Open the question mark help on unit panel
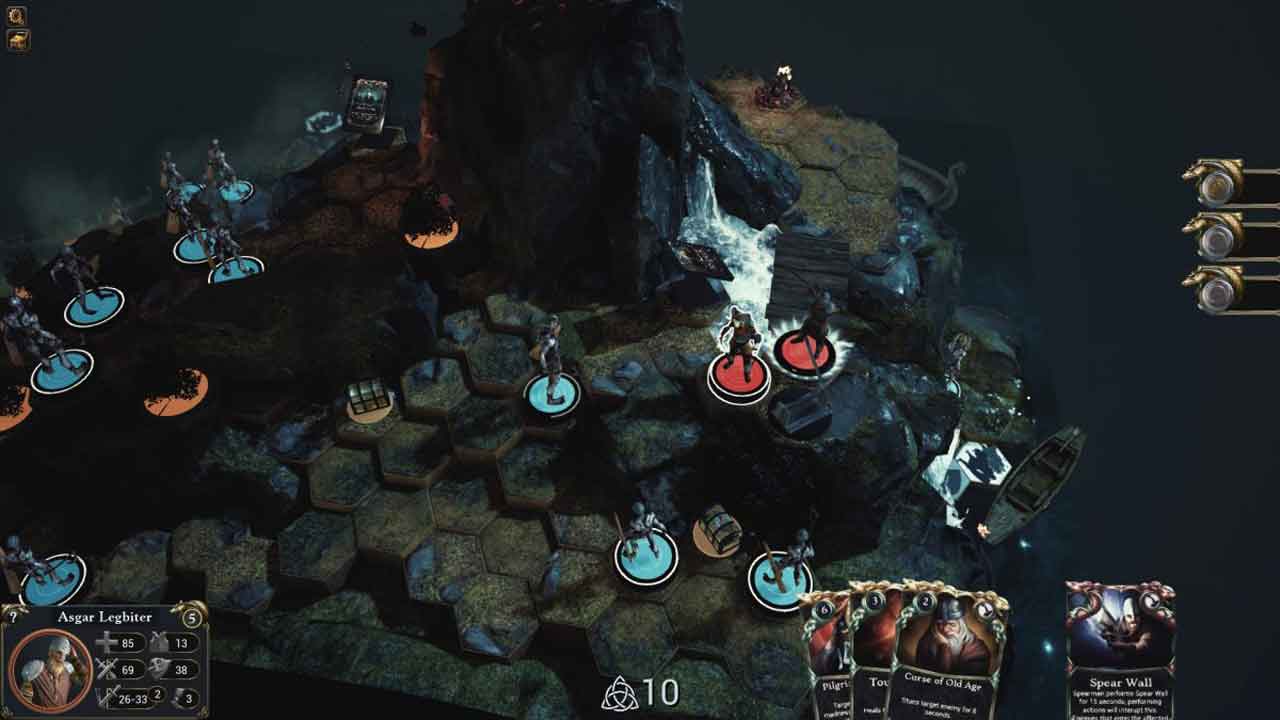 (12, 616)
